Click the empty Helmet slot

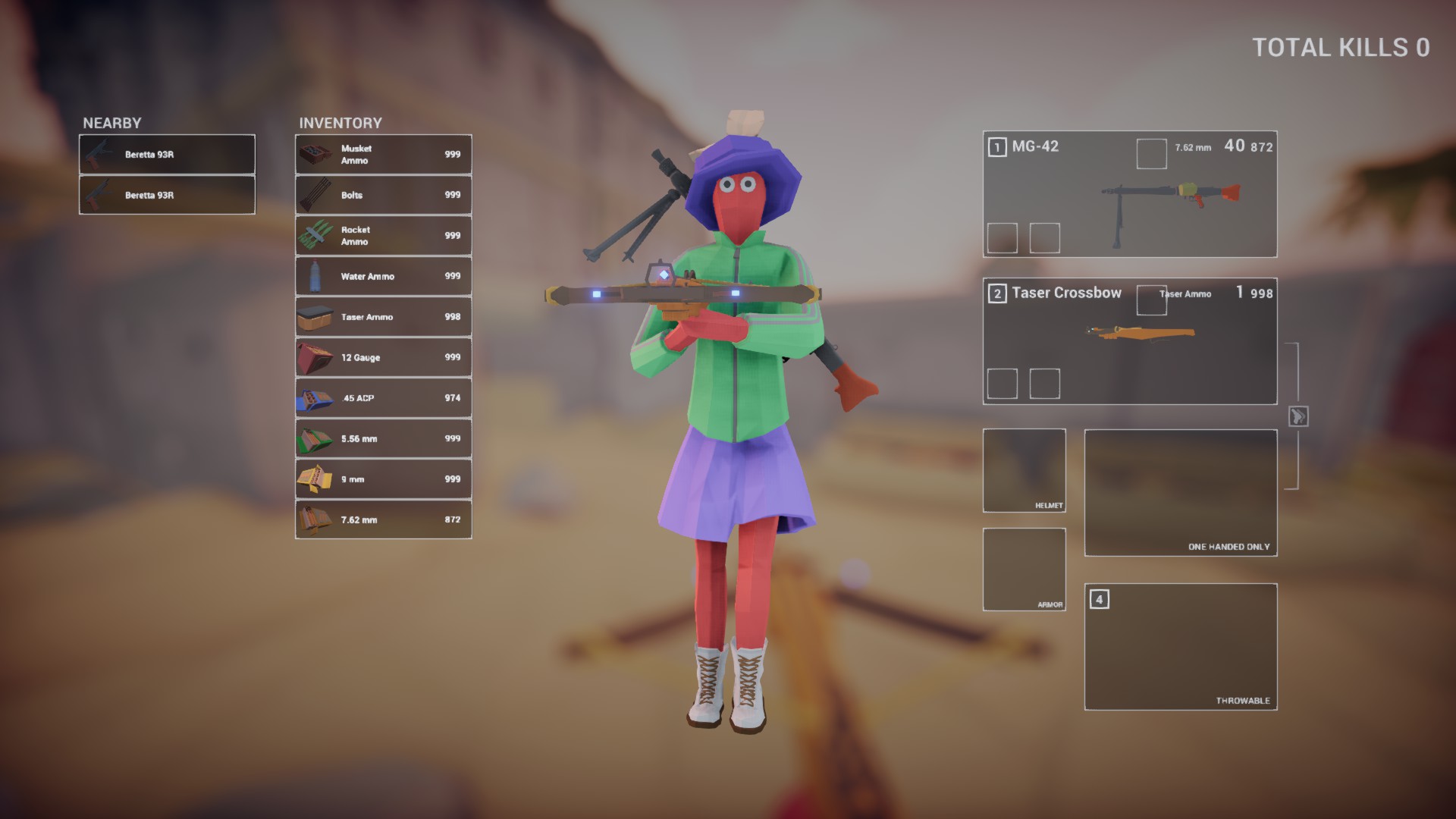[1024, 470]
